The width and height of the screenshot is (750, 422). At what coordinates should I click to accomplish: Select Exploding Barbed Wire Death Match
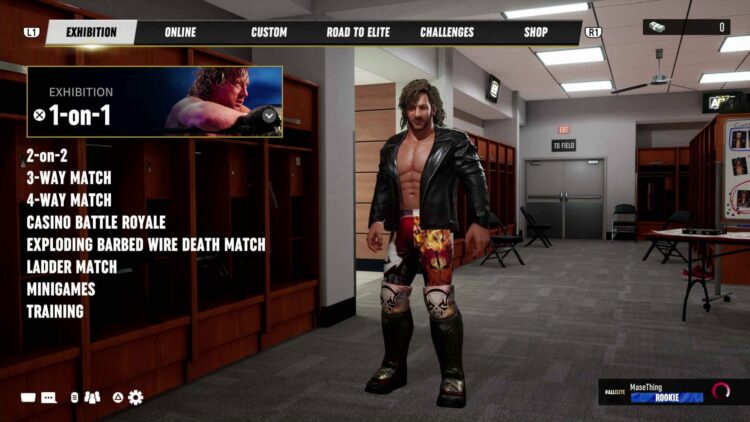point(146,244)
